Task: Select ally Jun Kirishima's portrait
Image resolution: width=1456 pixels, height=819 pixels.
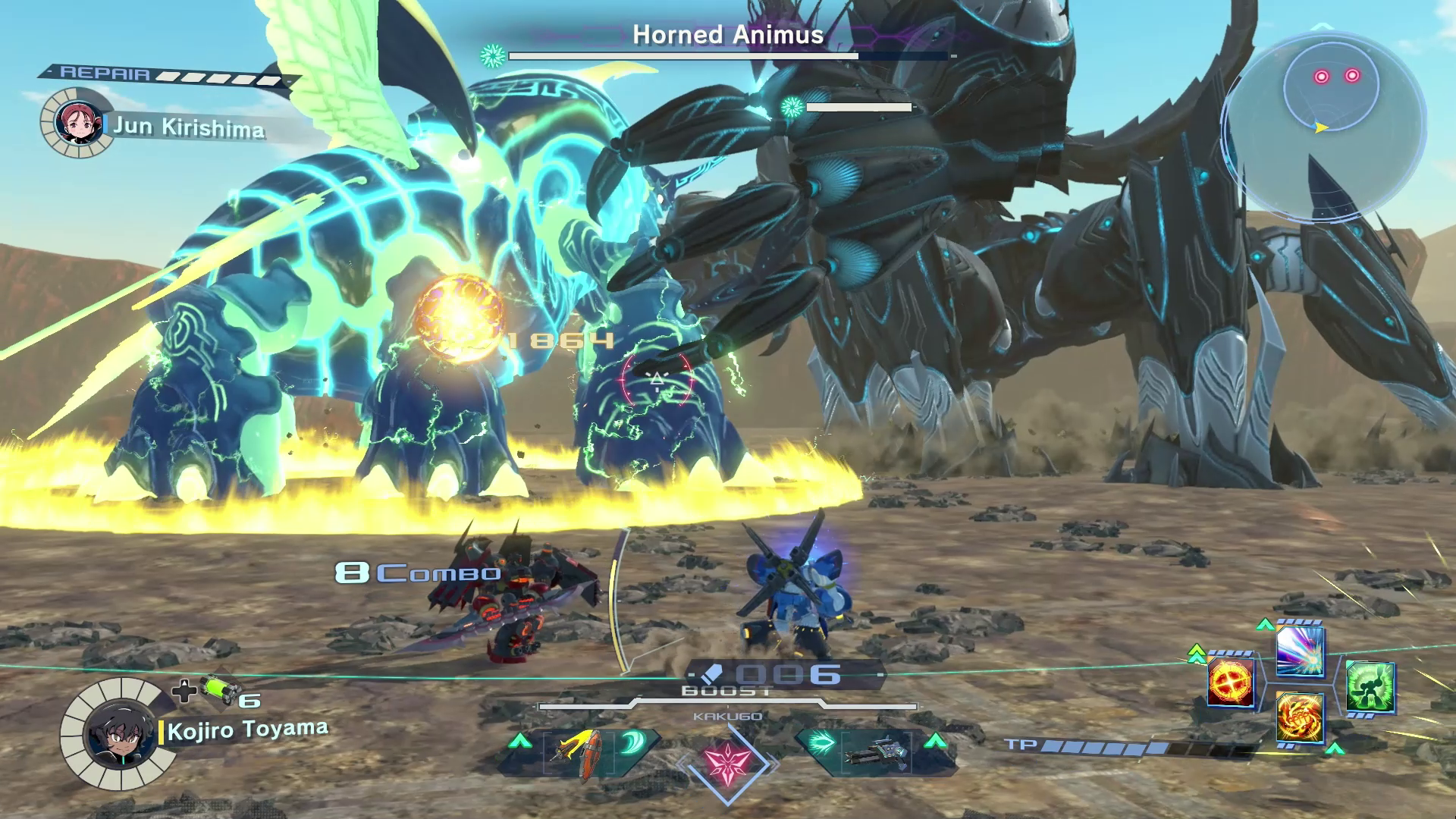Action: tap(77, 123)
